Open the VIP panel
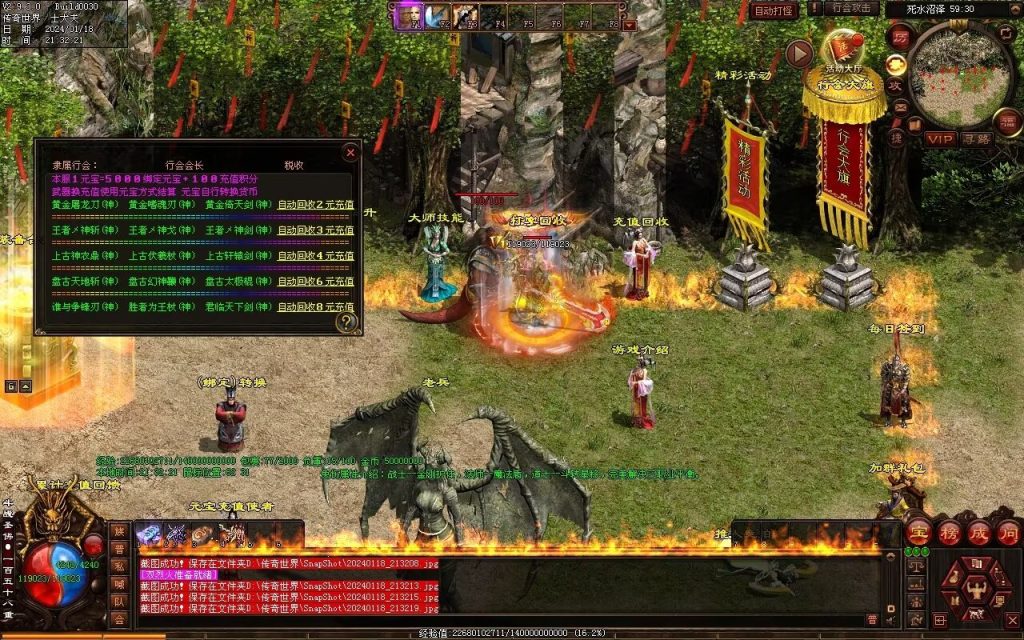This screenshot has width=1024, height=640. point(939,139)
